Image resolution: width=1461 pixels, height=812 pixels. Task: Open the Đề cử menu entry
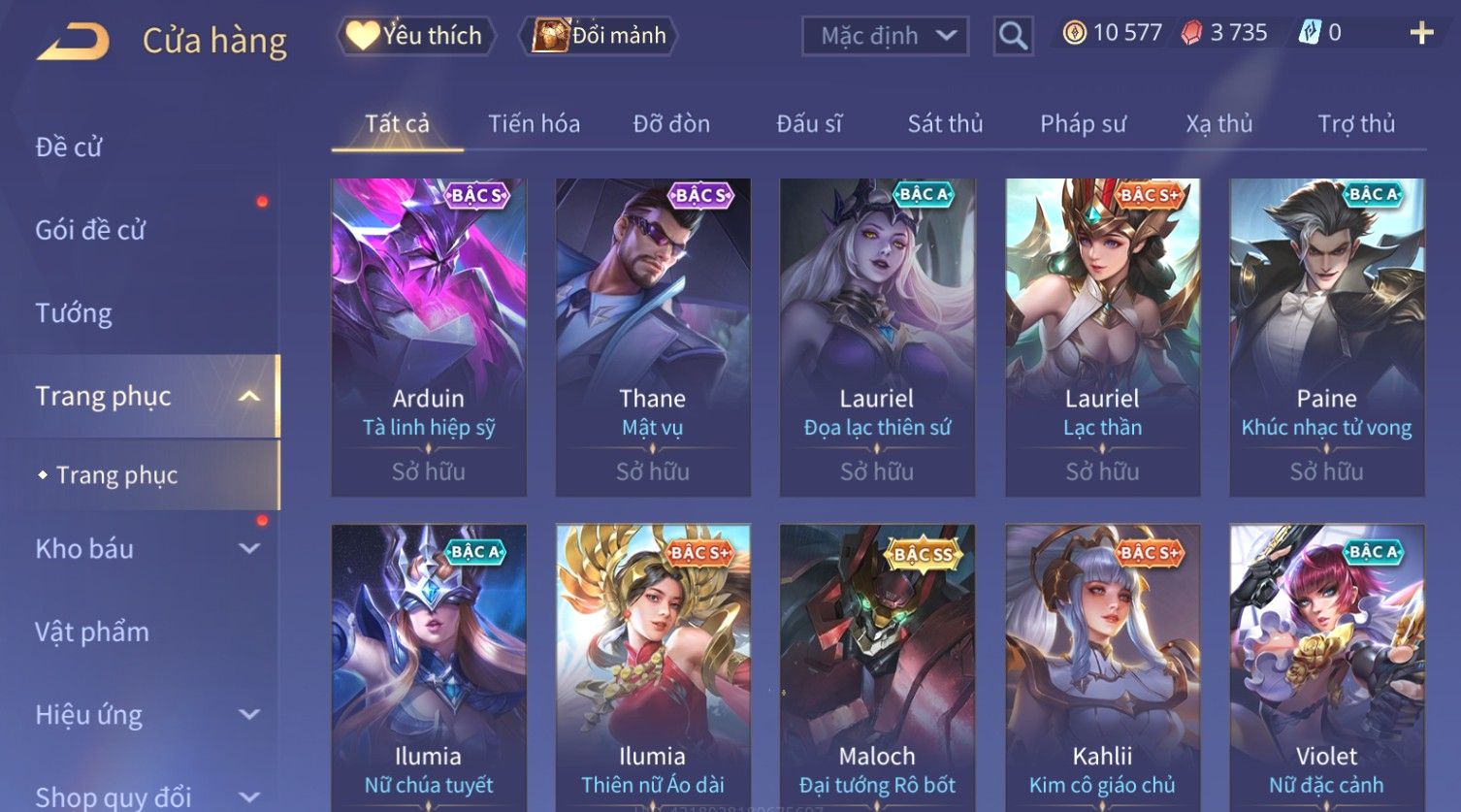(69, 147)
